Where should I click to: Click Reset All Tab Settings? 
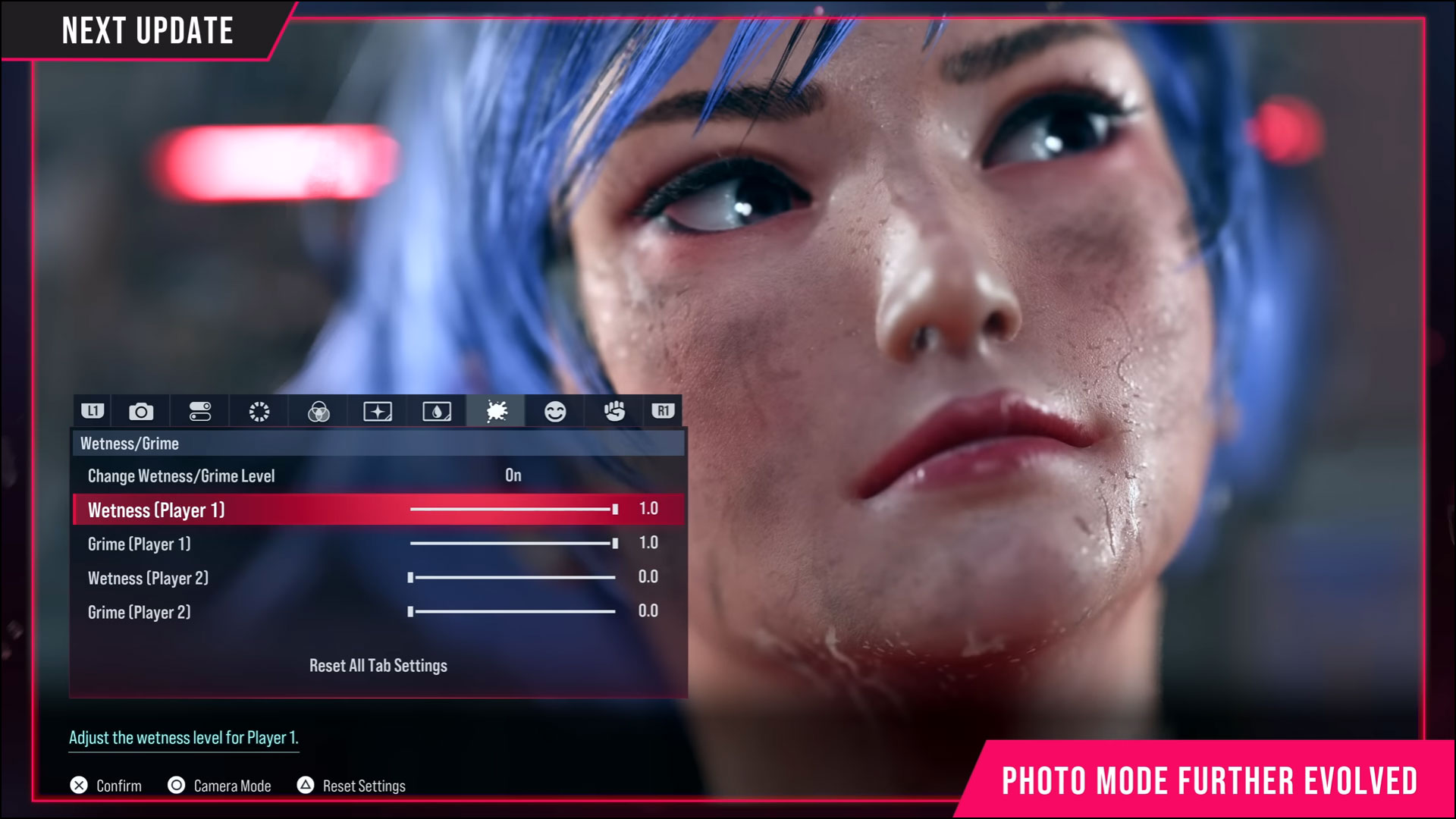[x=377, y=665]
